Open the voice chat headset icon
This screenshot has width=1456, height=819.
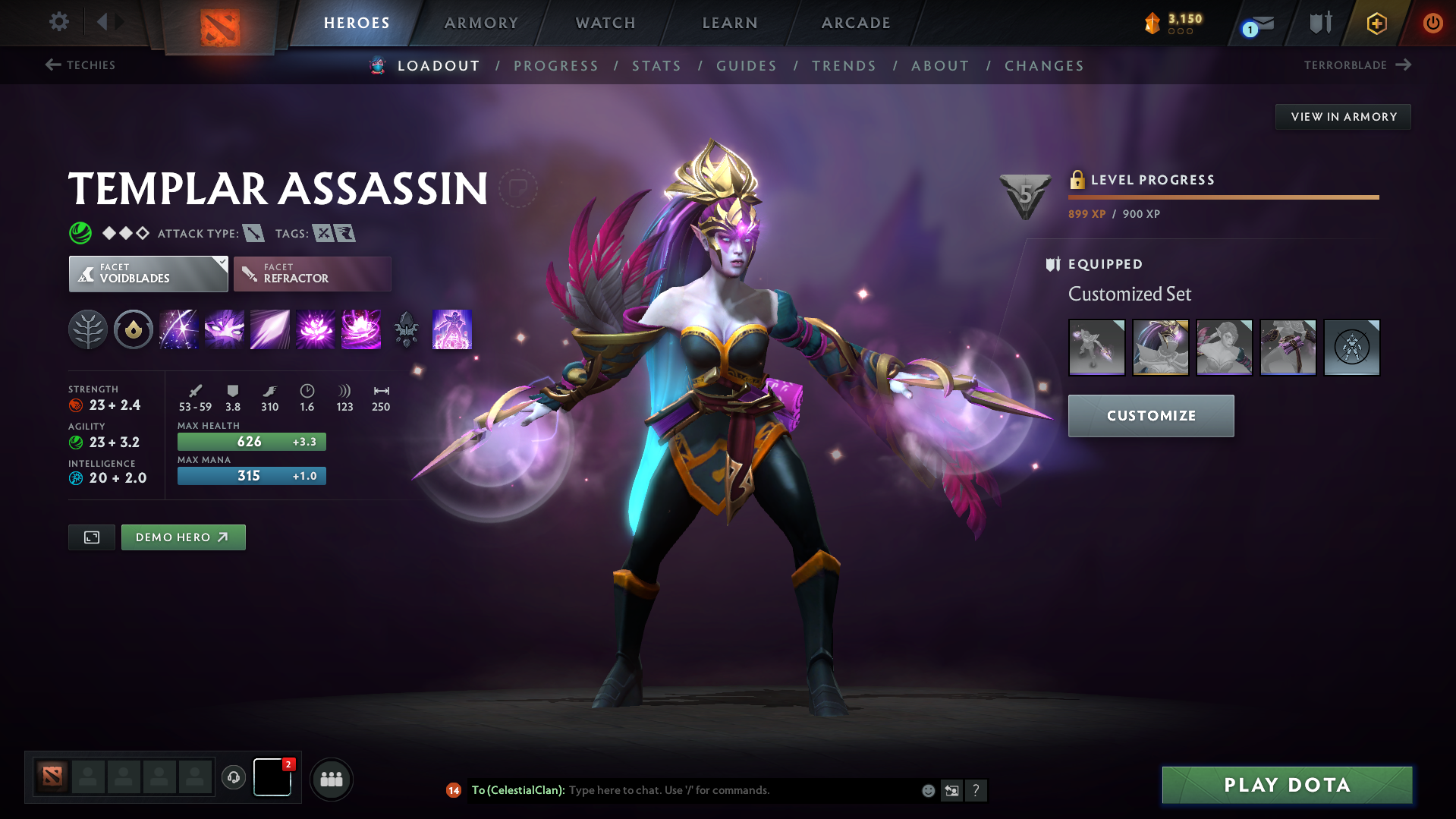point(233,779)
